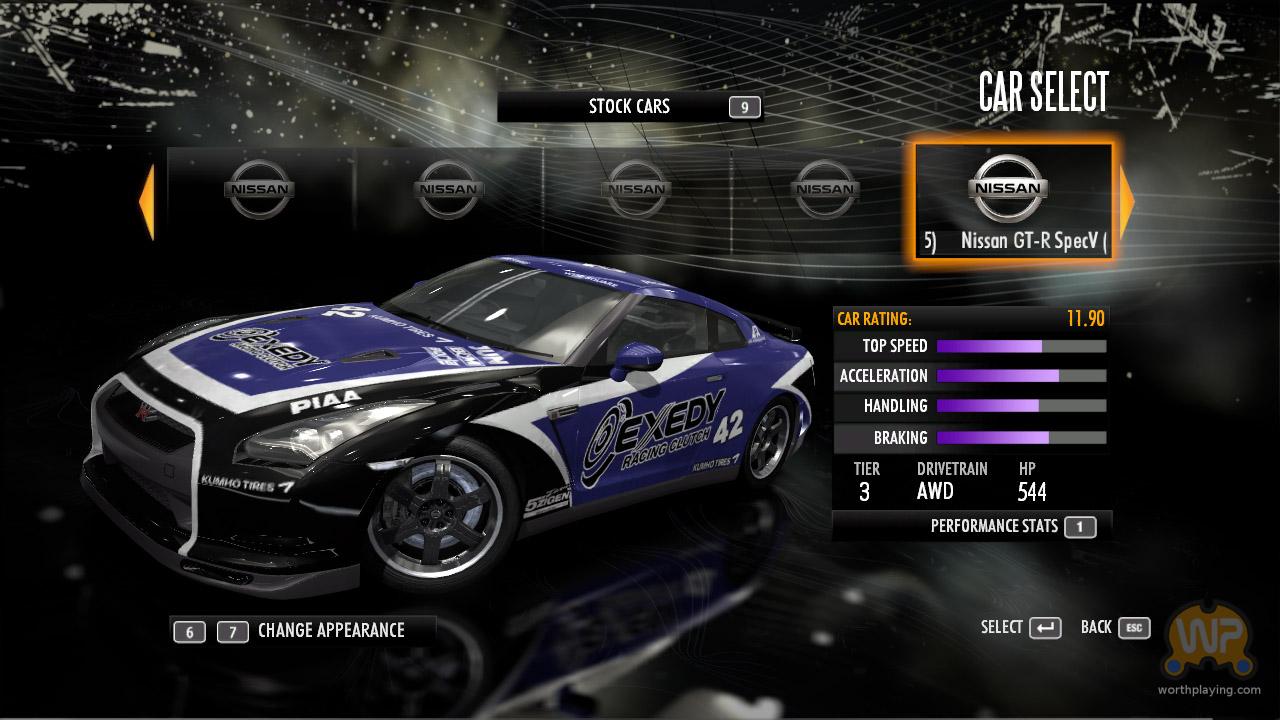Show the next cars with the right arrow

tap(1127, 203)
